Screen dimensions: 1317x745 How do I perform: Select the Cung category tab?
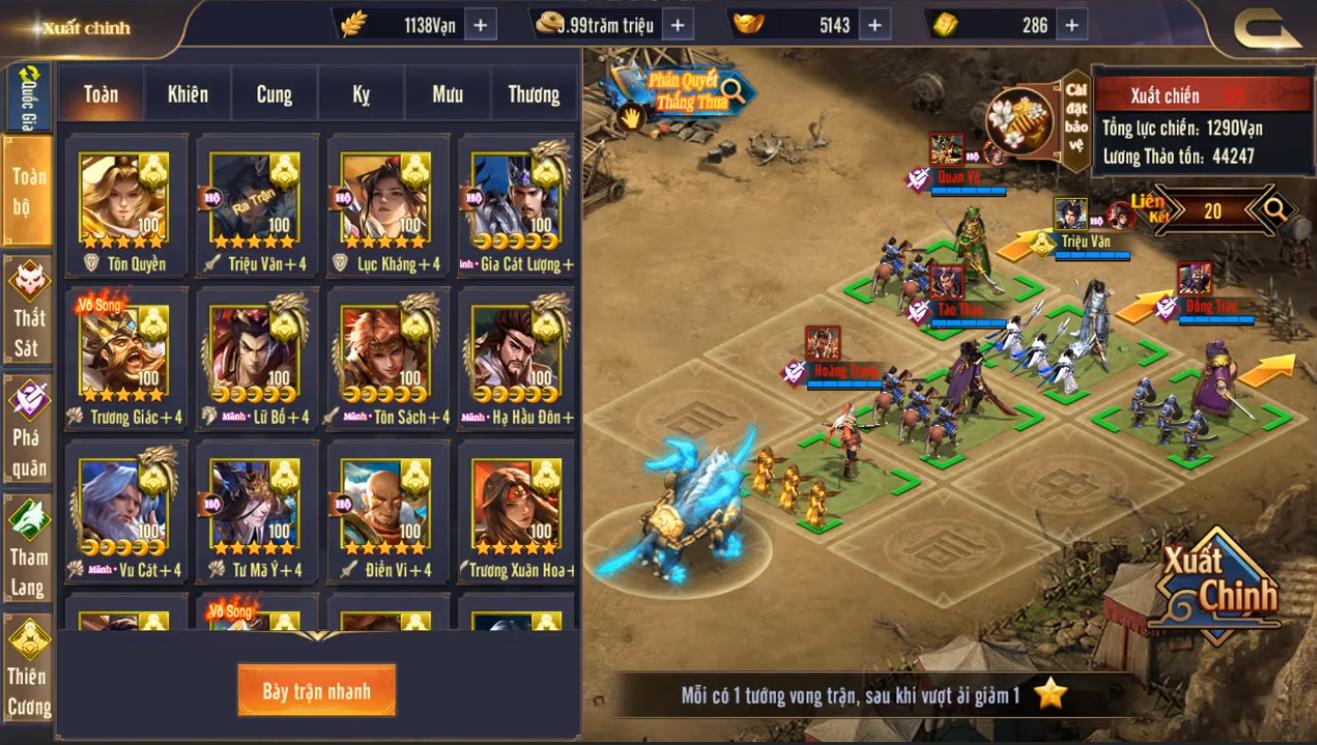273,94
